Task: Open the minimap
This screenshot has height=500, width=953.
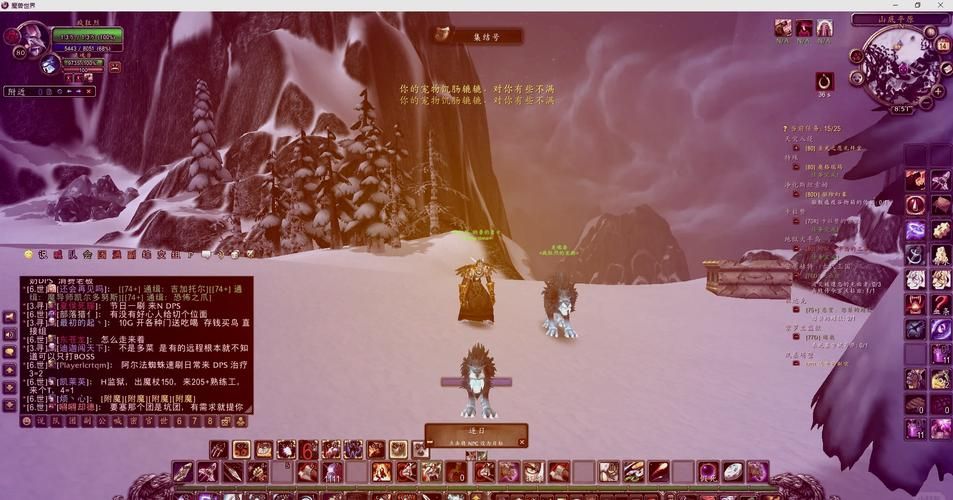Action: pyautogui.click(x=898, y=62)
